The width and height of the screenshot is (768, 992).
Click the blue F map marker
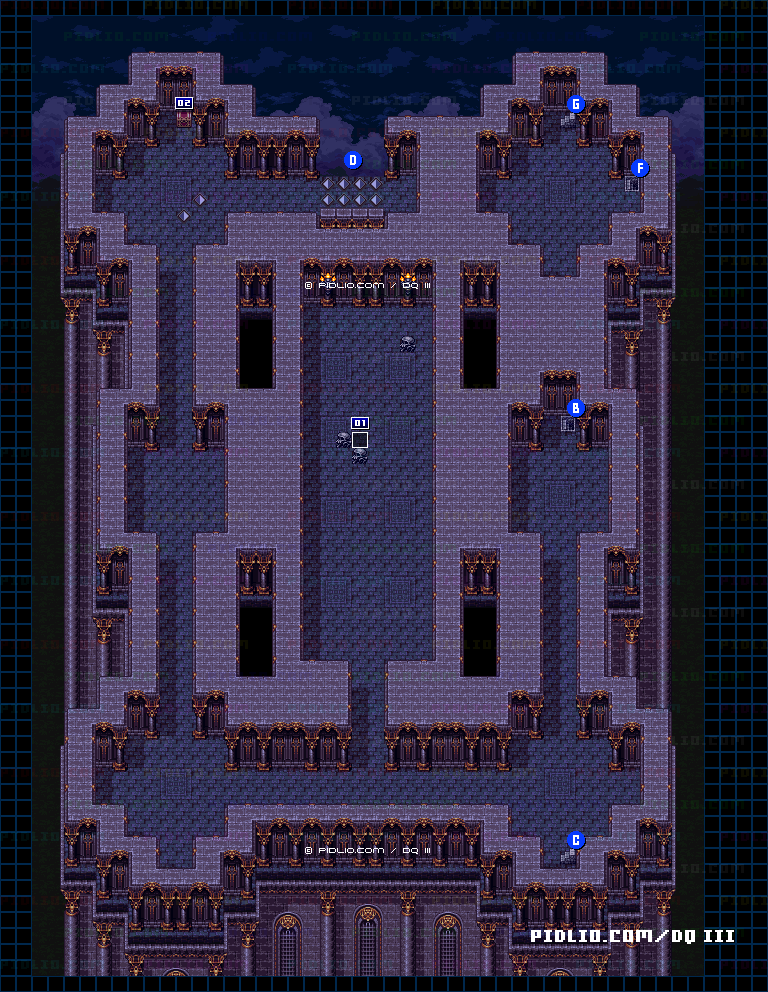tap(639, 168)
